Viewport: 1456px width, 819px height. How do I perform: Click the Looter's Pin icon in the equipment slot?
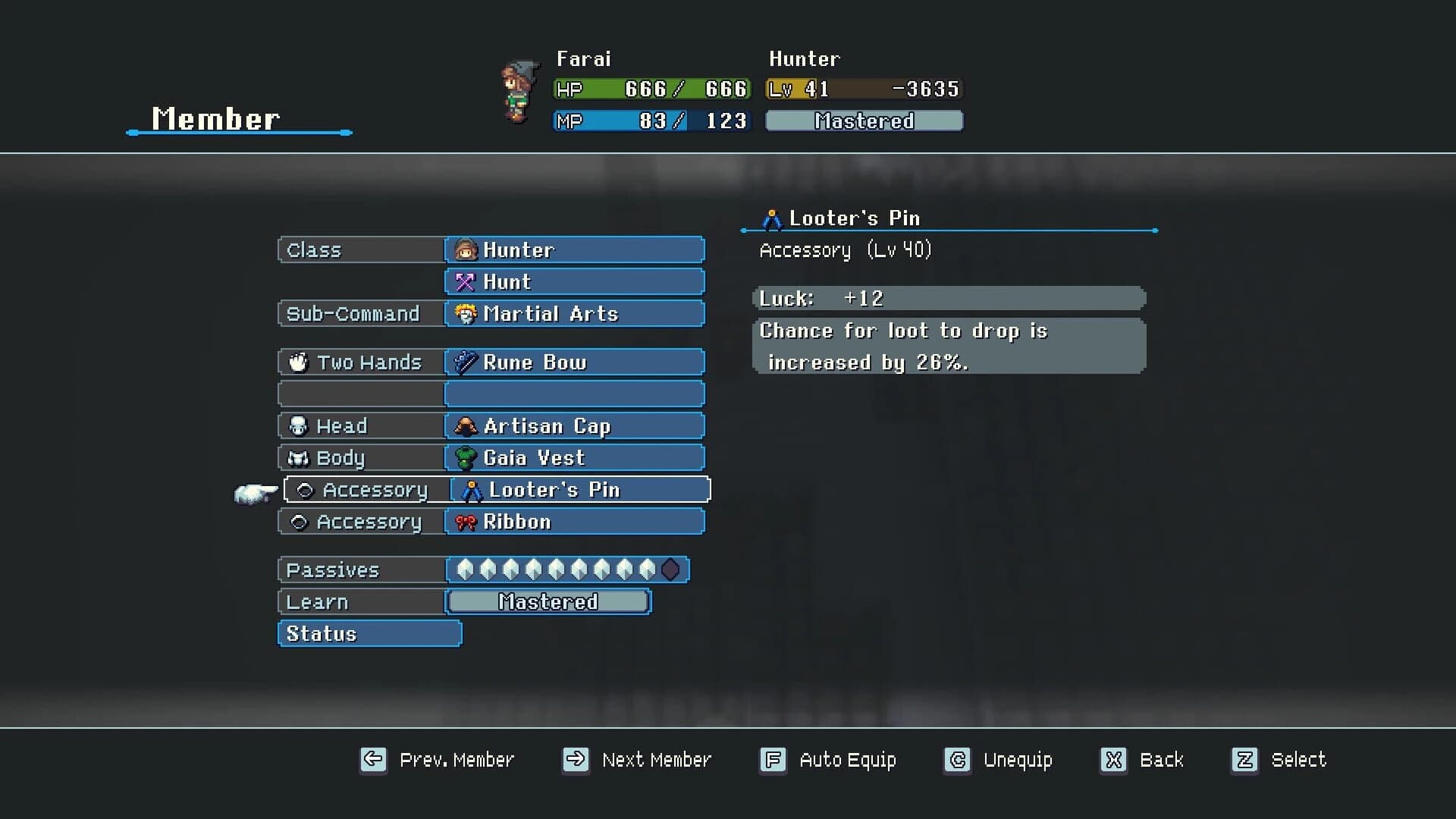tap(471, 489)
